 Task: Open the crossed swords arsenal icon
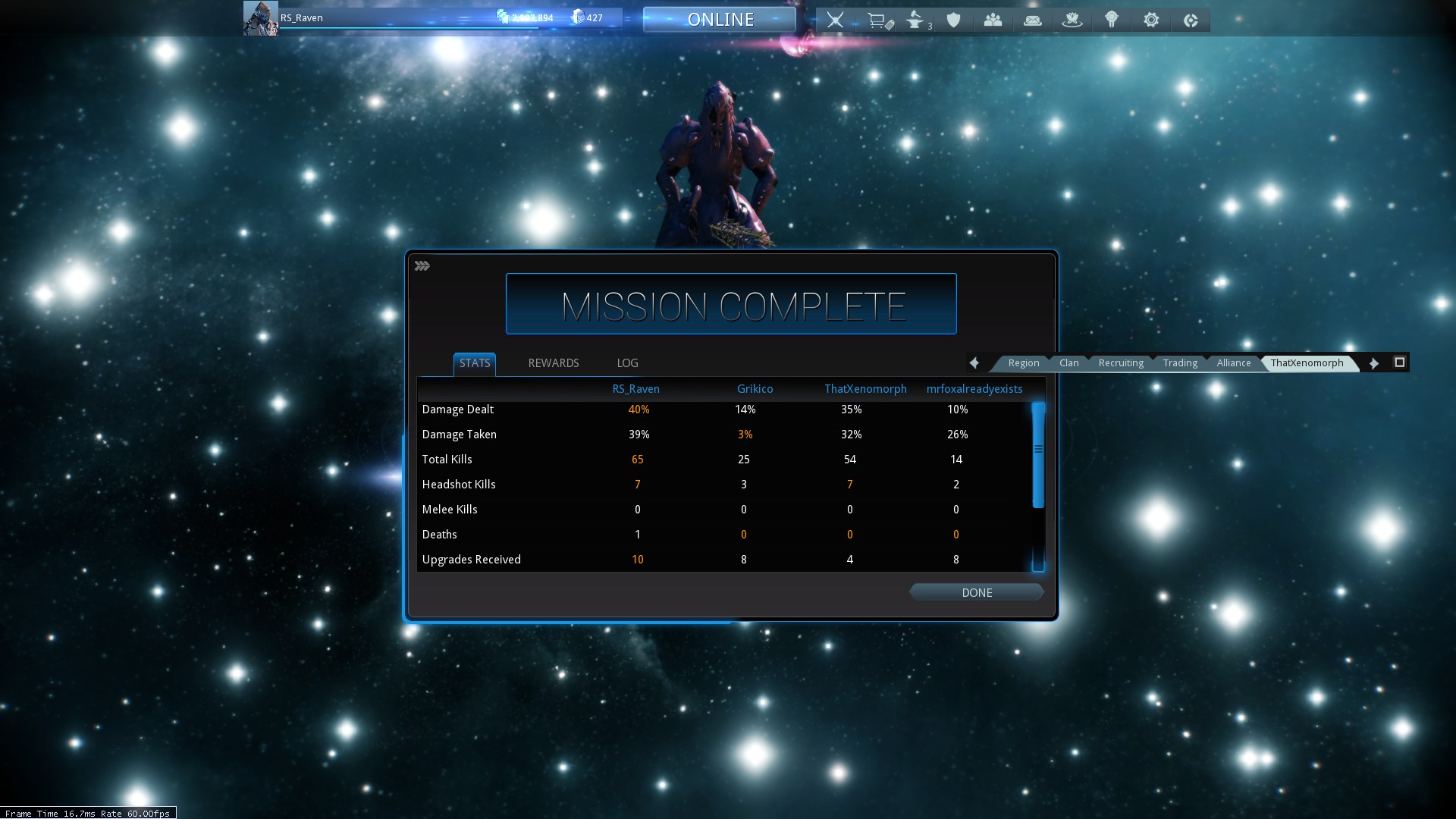[835, 20]
